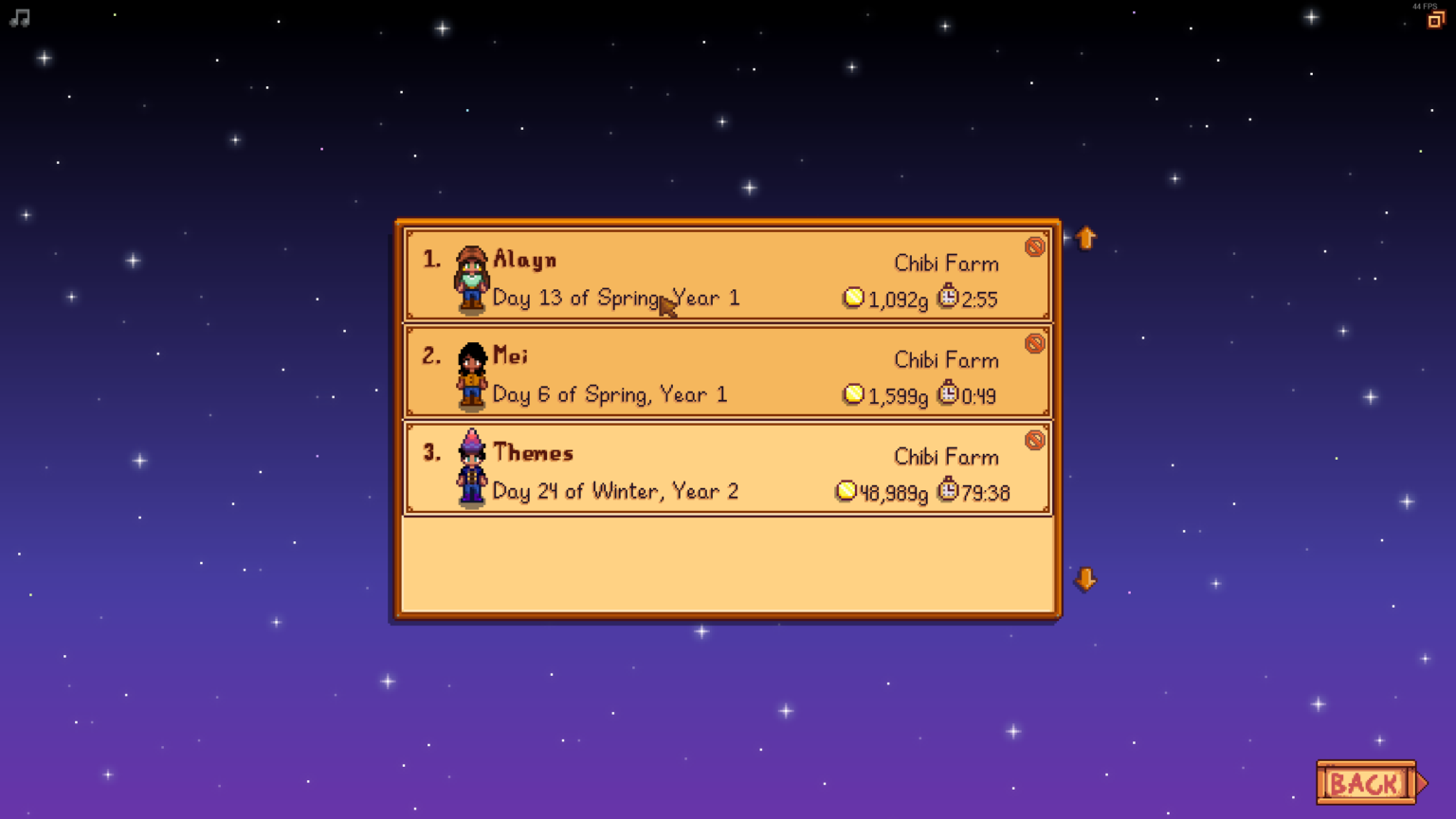Click the gold coin icon on Alayn's slot
The image size is (1456, 819).
[852, 298]
